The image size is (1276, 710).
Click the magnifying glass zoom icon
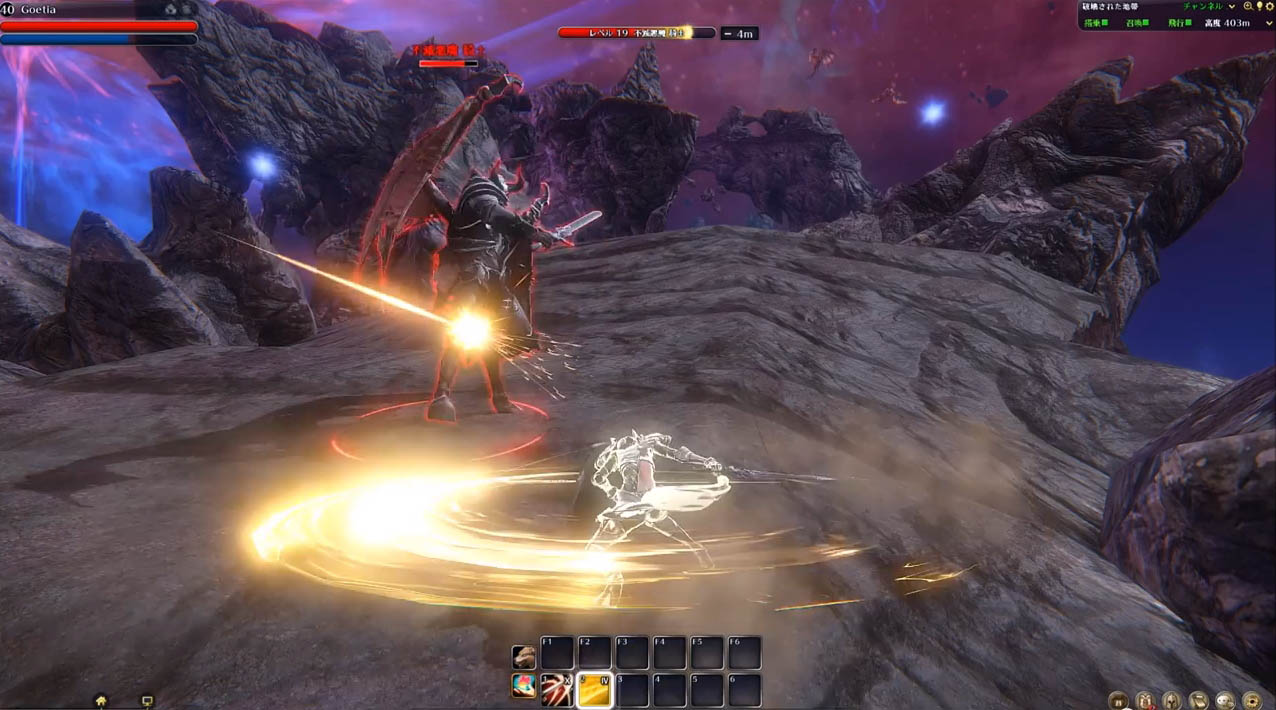(x=1248, y=7)
